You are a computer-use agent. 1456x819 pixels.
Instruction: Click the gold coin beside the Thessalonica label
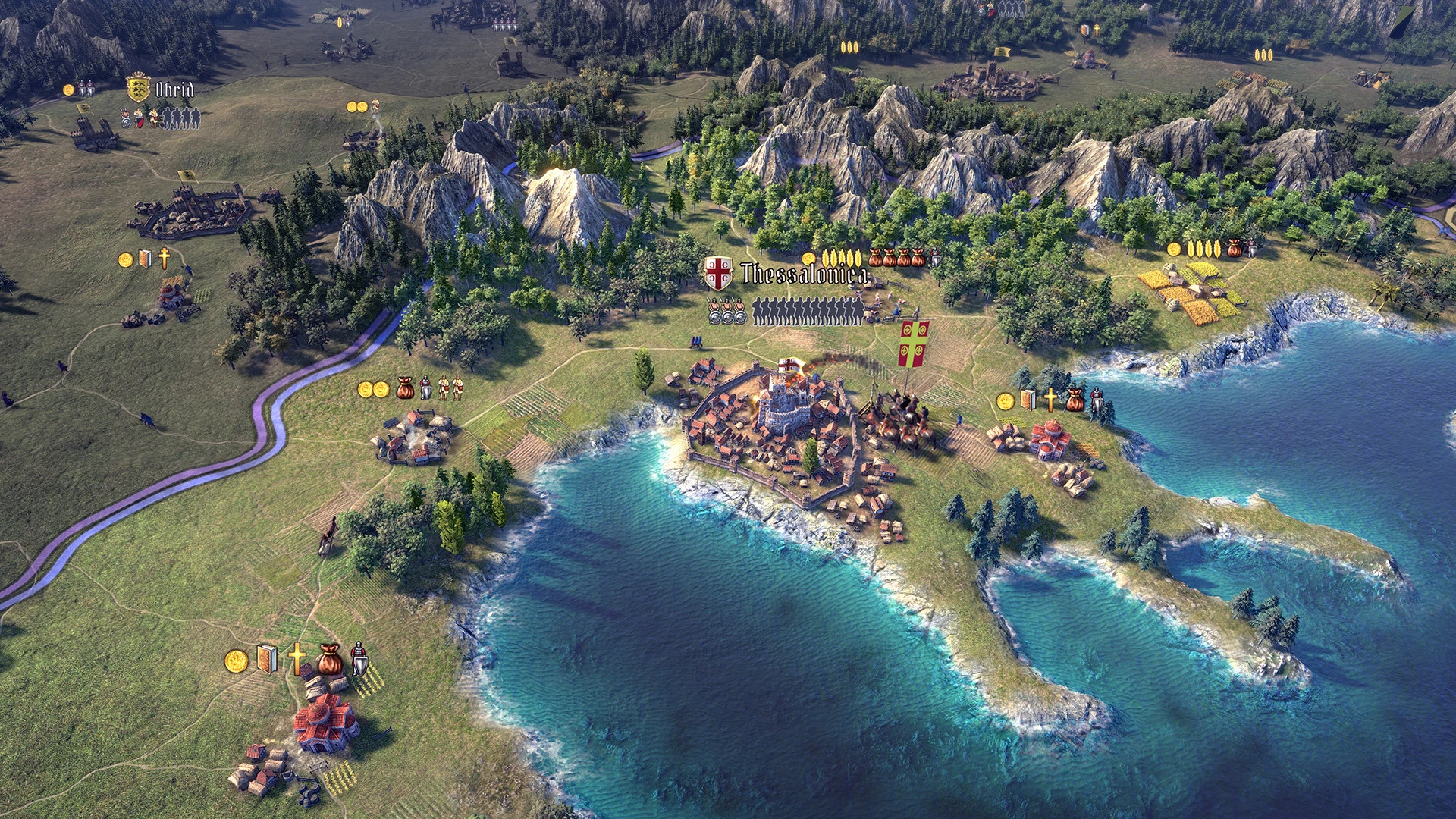(x=809, y=259)
